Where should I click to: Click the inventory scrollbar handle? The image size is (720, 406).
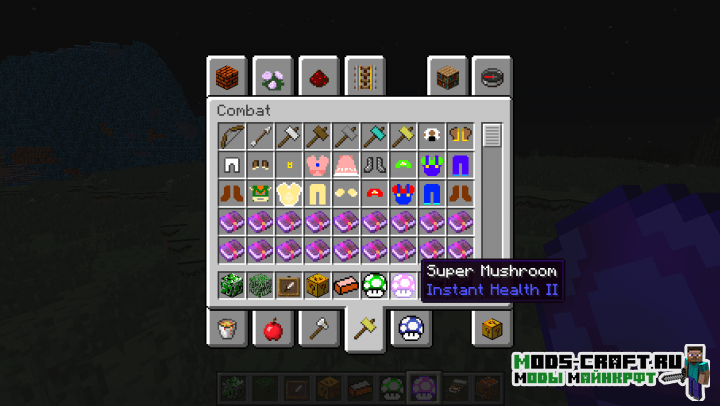[491, 136]
